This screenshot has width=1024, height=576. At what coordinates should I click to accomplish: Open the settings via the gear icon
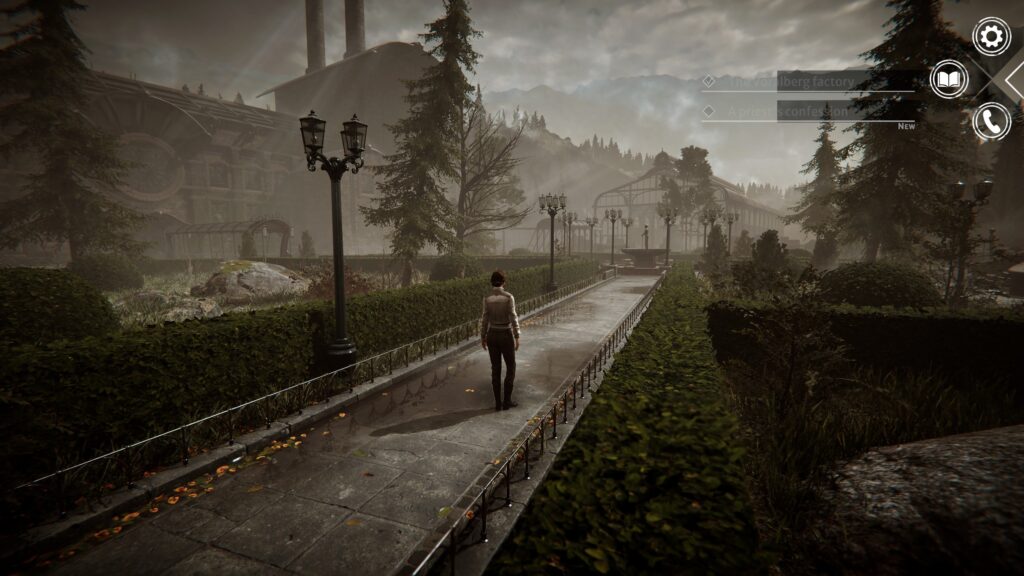tap(991, 37)
